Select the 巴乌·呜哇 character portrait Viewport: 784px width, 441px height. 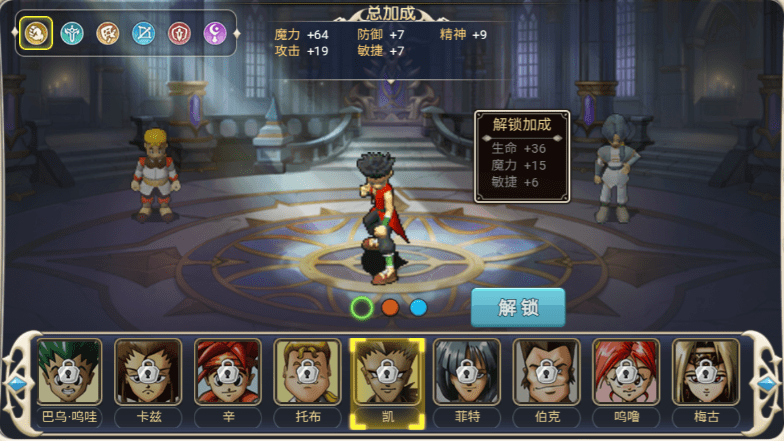69,373
